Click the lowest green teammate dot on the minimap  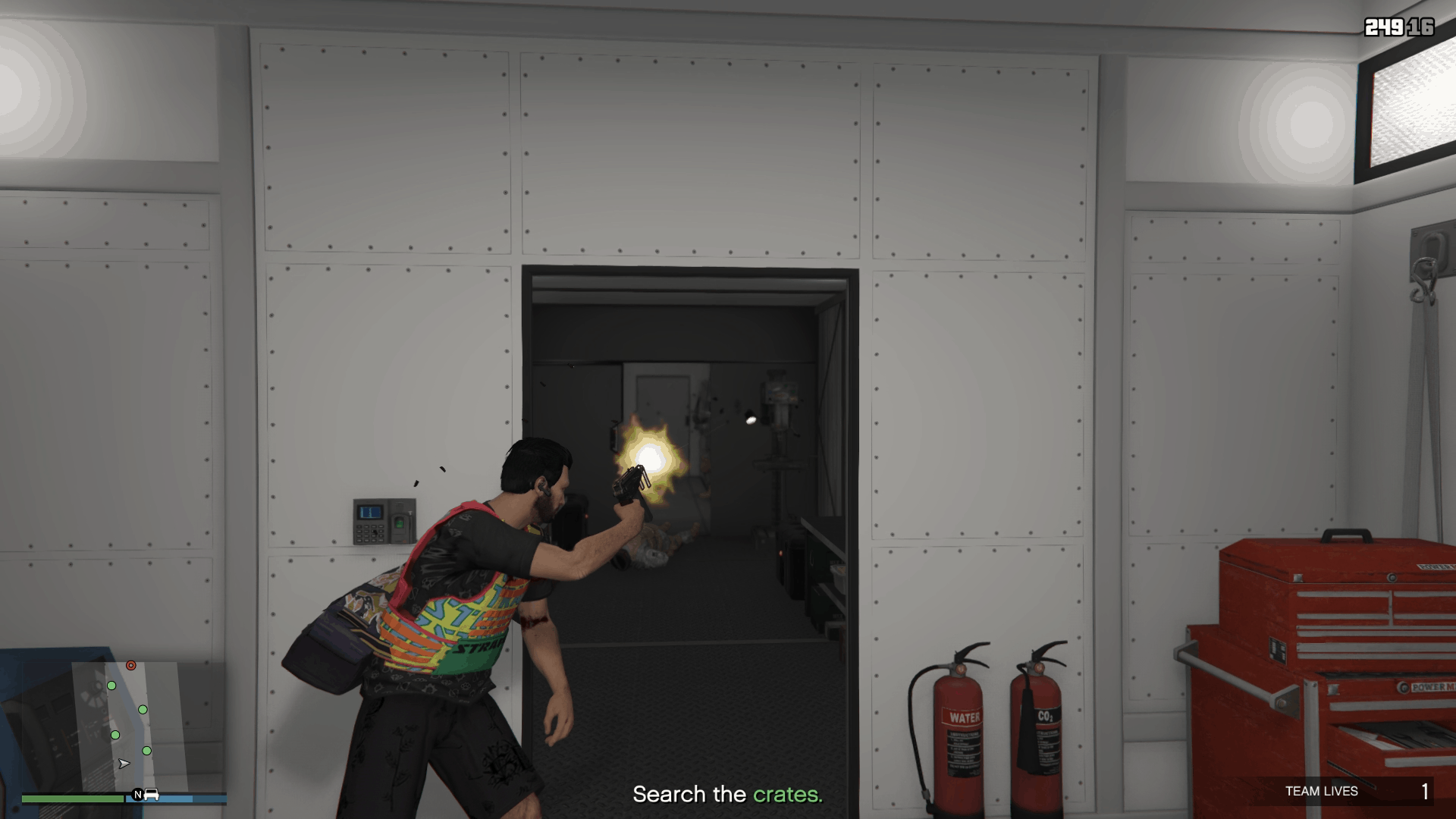coord(146,751)
